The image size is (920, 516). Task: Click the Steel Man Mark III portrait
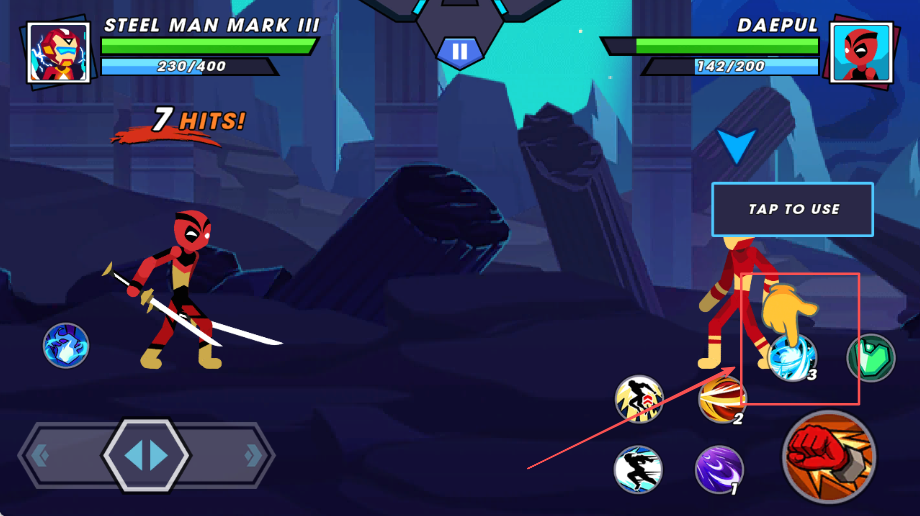click(x=58, y=52)
